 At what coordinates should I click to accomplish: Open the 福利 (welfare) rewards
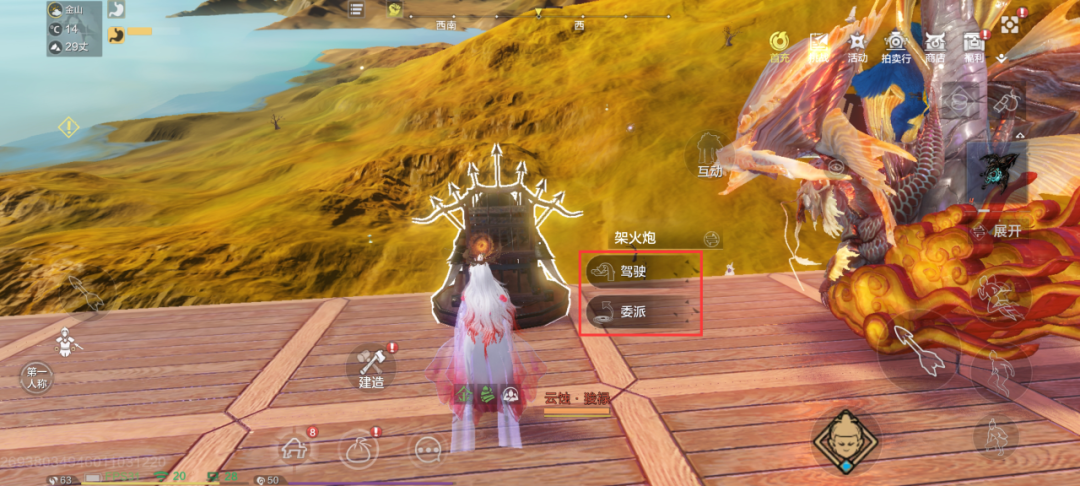[x=974, y=46]
